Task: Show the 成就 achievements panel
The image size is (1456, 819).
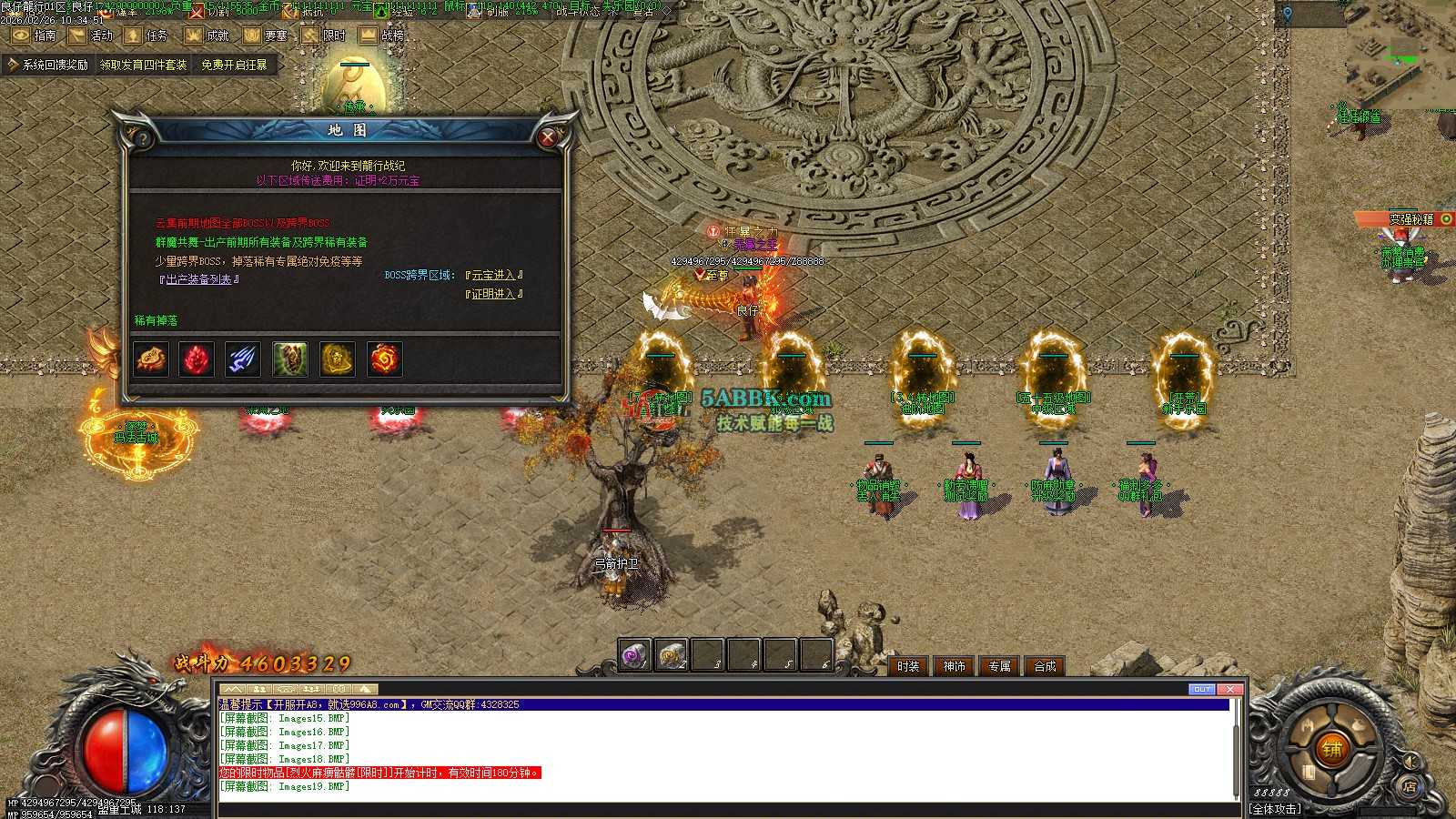Action: point(207,35)
